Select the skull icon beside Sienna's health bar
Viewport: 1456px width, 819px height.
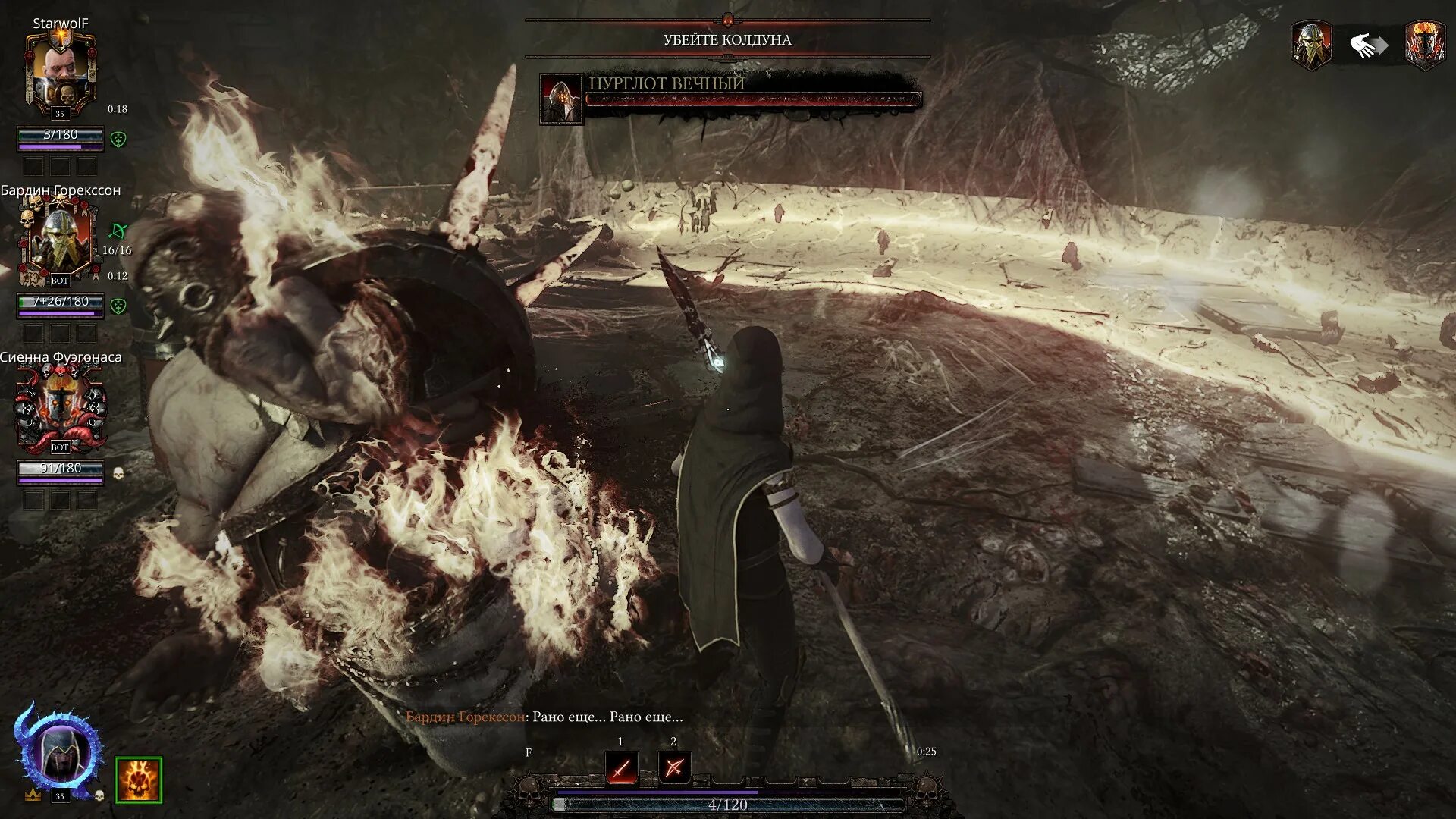click(x=118, y=474)
